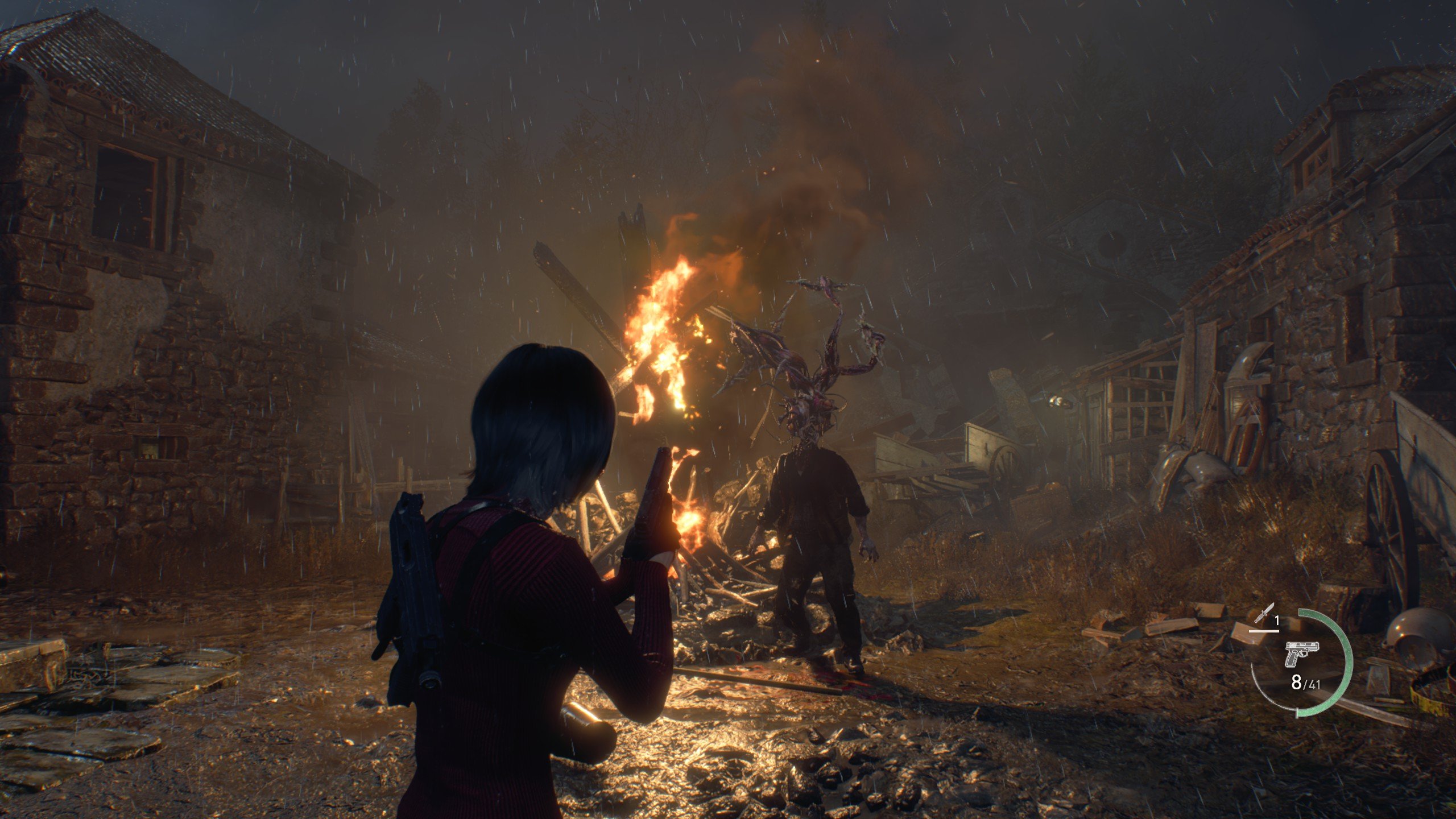Image resolution: width=1456 pixels, height=819 pixels.
Task: Click the knife durability count showing 1
Action: [1277, 619]
